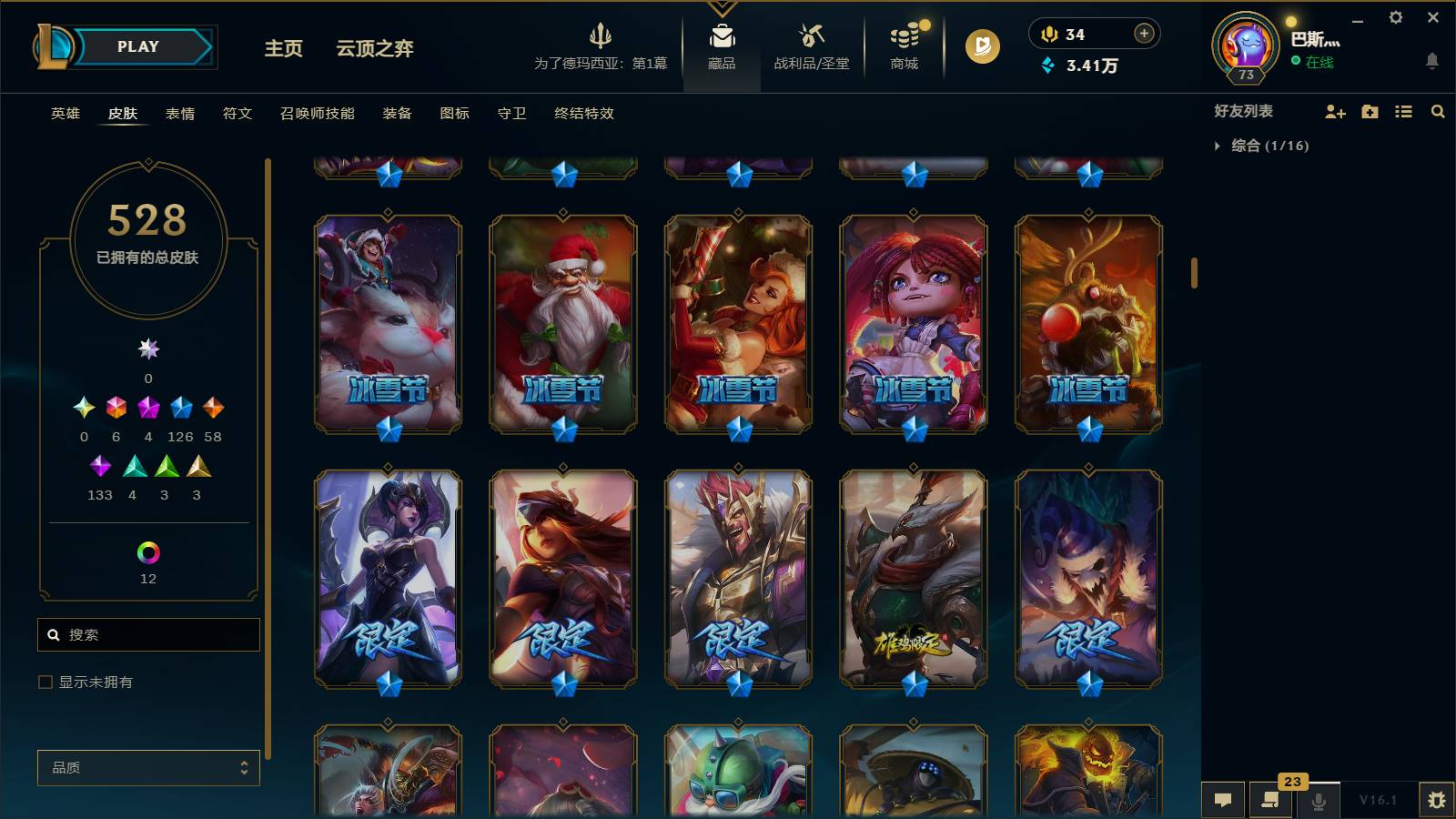Toggle the voice microphone
1456x819 pixels.
click(1318, 800)
